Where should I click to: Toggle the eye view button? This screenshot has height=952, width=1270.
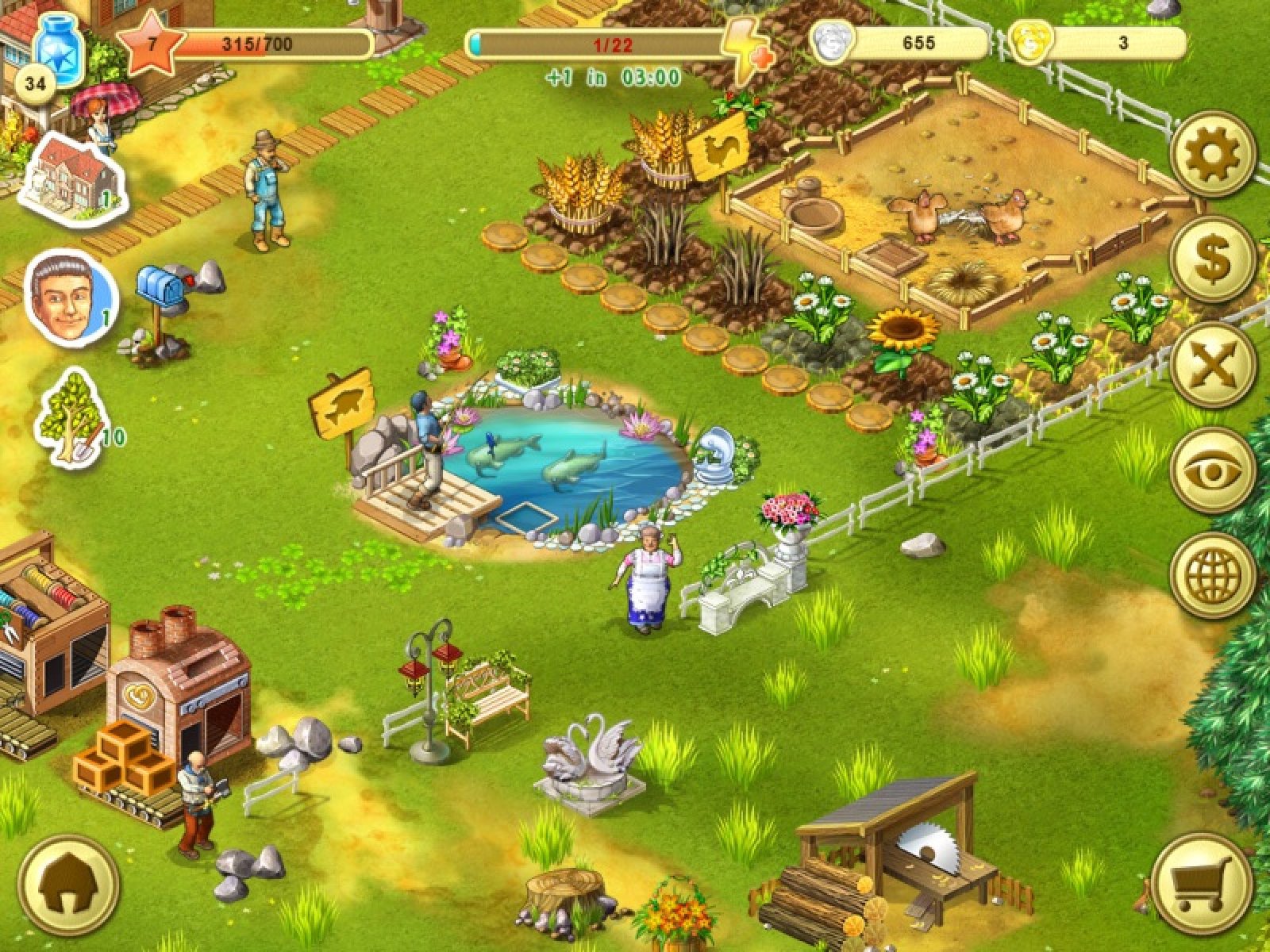click(x=1212, y=470)
